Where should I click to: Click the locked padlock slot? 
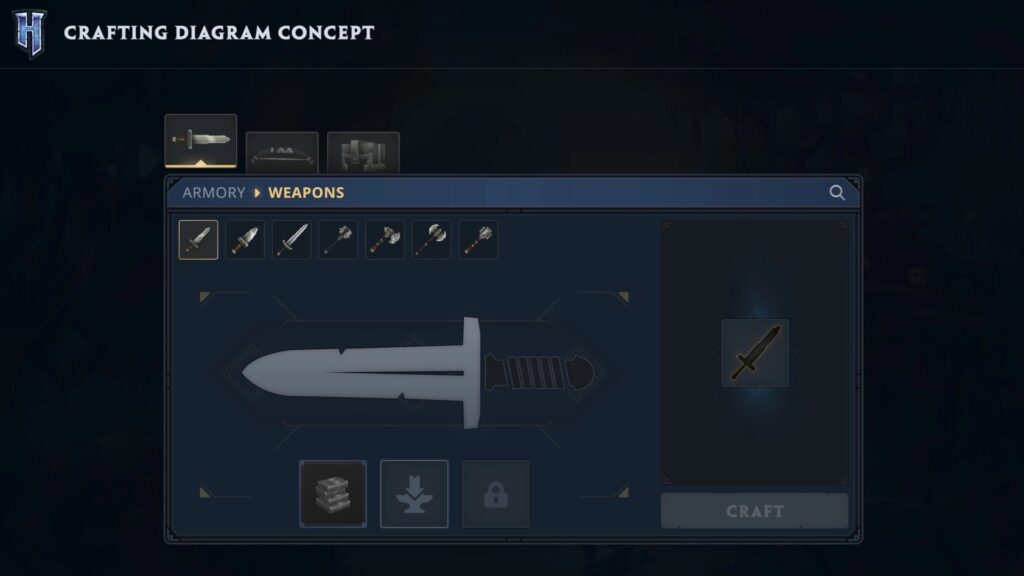click(x=495, y=493)
